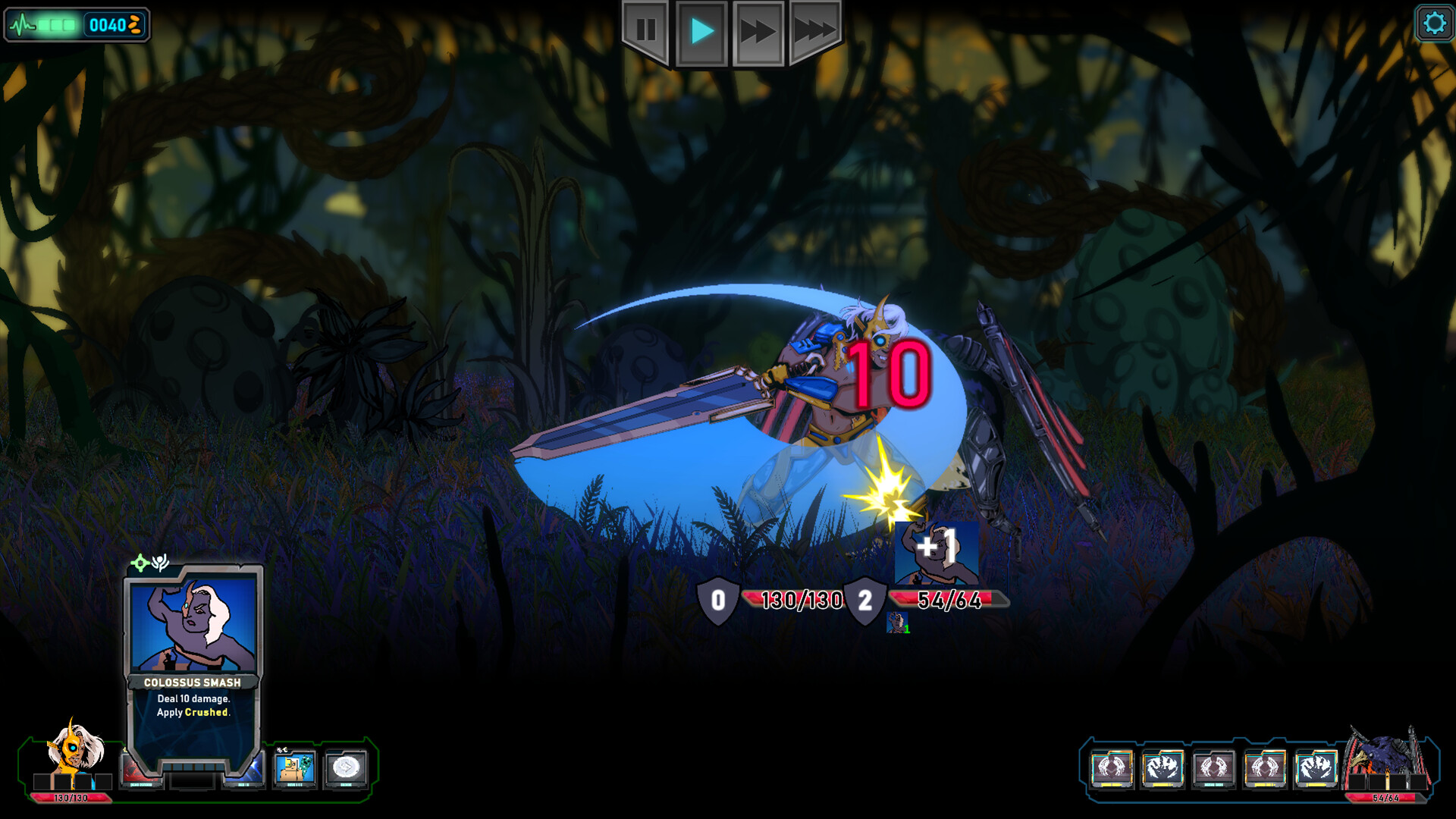The height and width of the screenshot is (819, 1456).
Task: Set double fast-forward speed
Action: pyautogui.click(x=758, y=31)
